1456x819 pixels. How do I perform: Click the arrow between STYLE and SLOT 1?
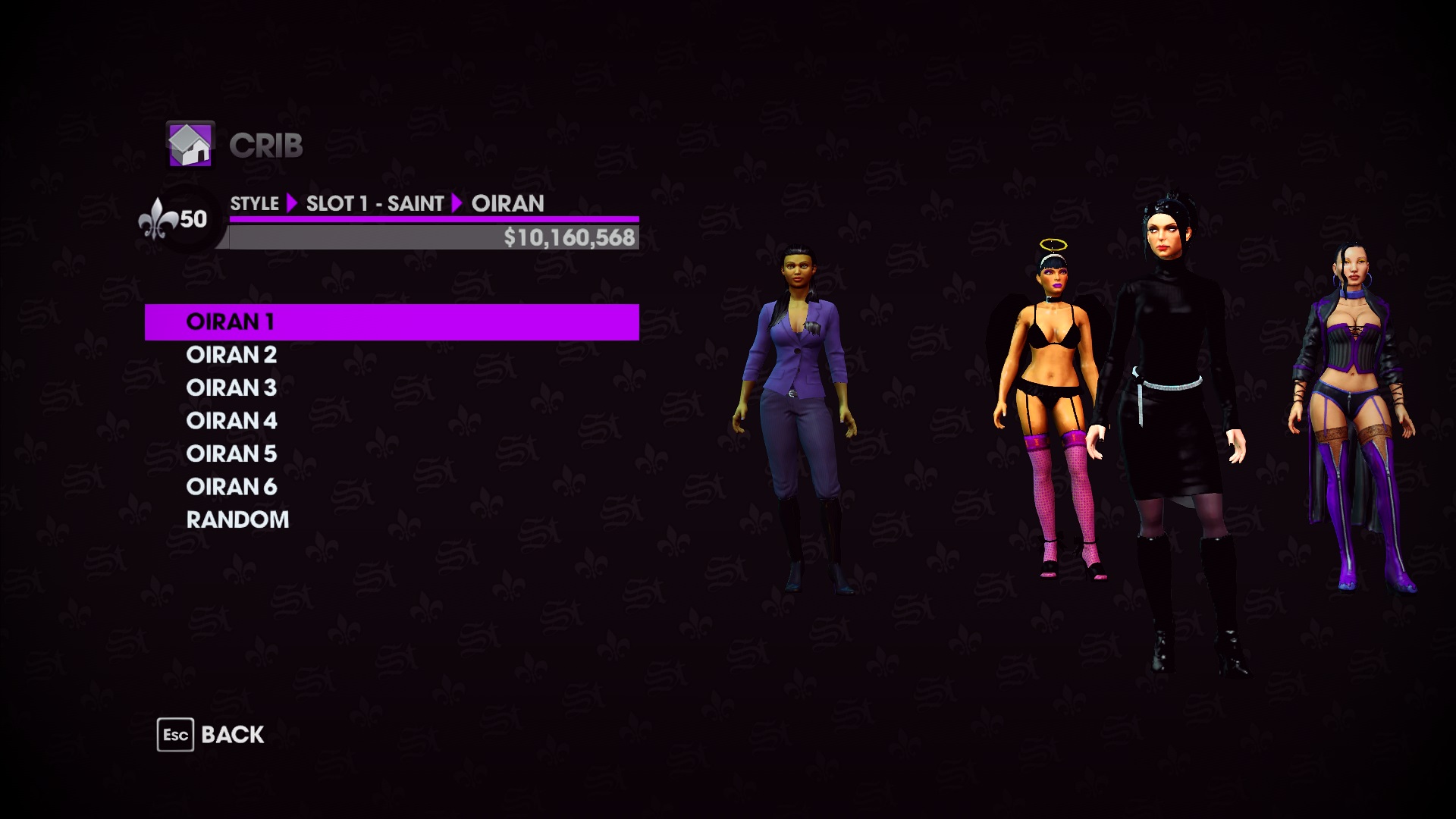click(293, 203)
